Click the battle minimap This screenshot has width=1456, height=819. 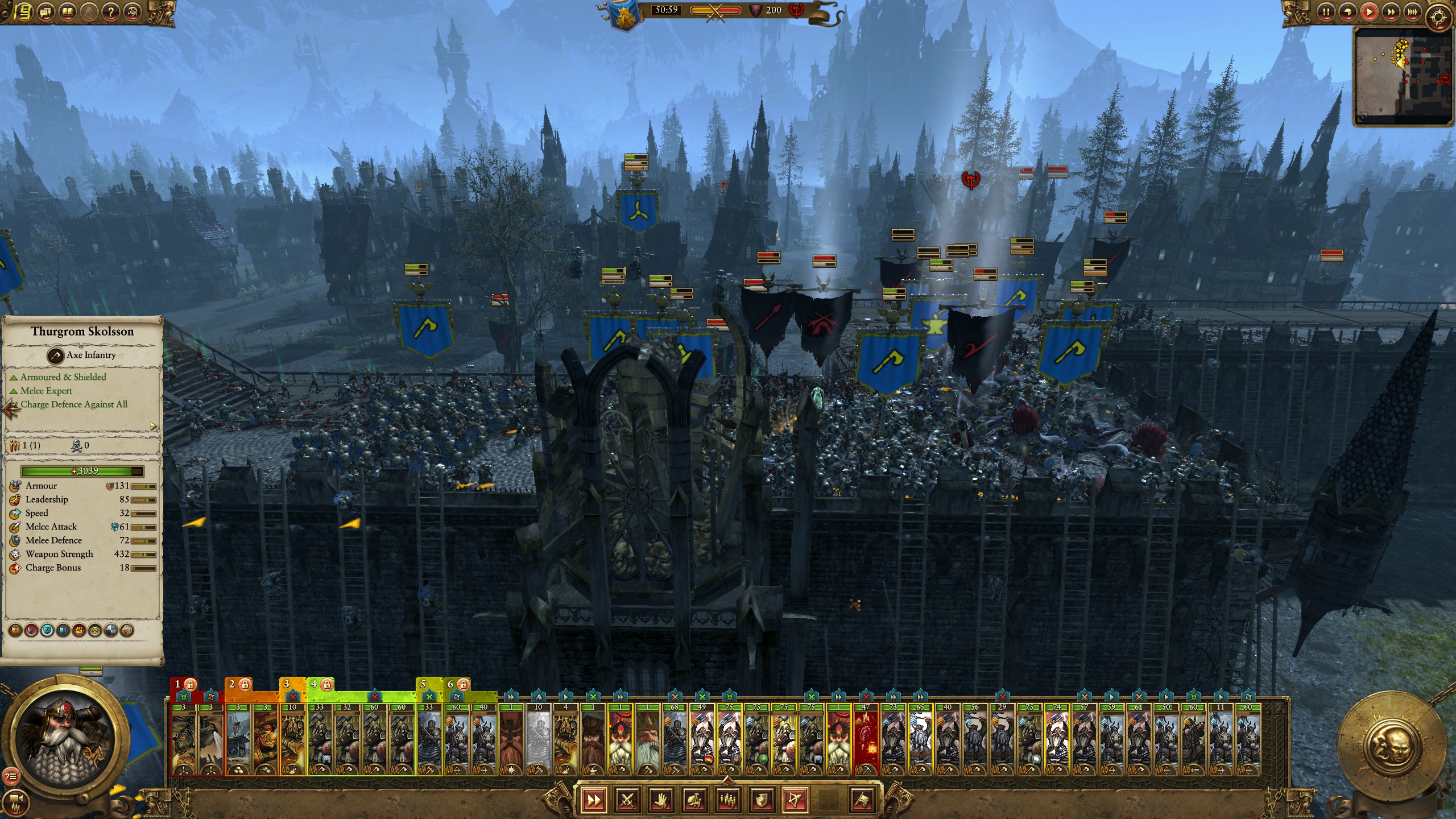(x=1403, y=76)
